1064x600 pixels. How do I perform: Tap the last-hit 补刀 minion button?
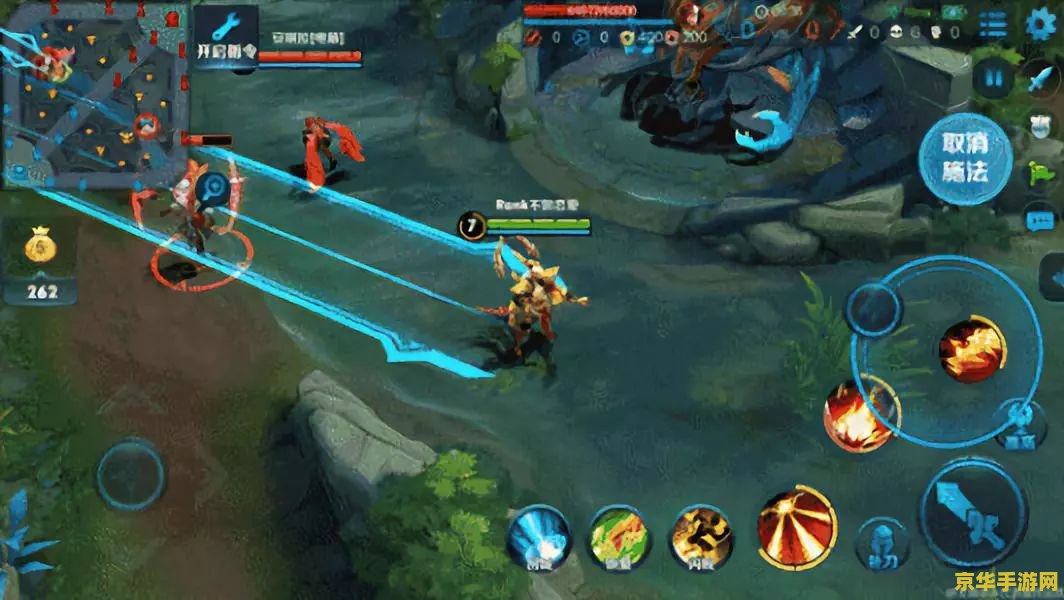click(884, 543)
